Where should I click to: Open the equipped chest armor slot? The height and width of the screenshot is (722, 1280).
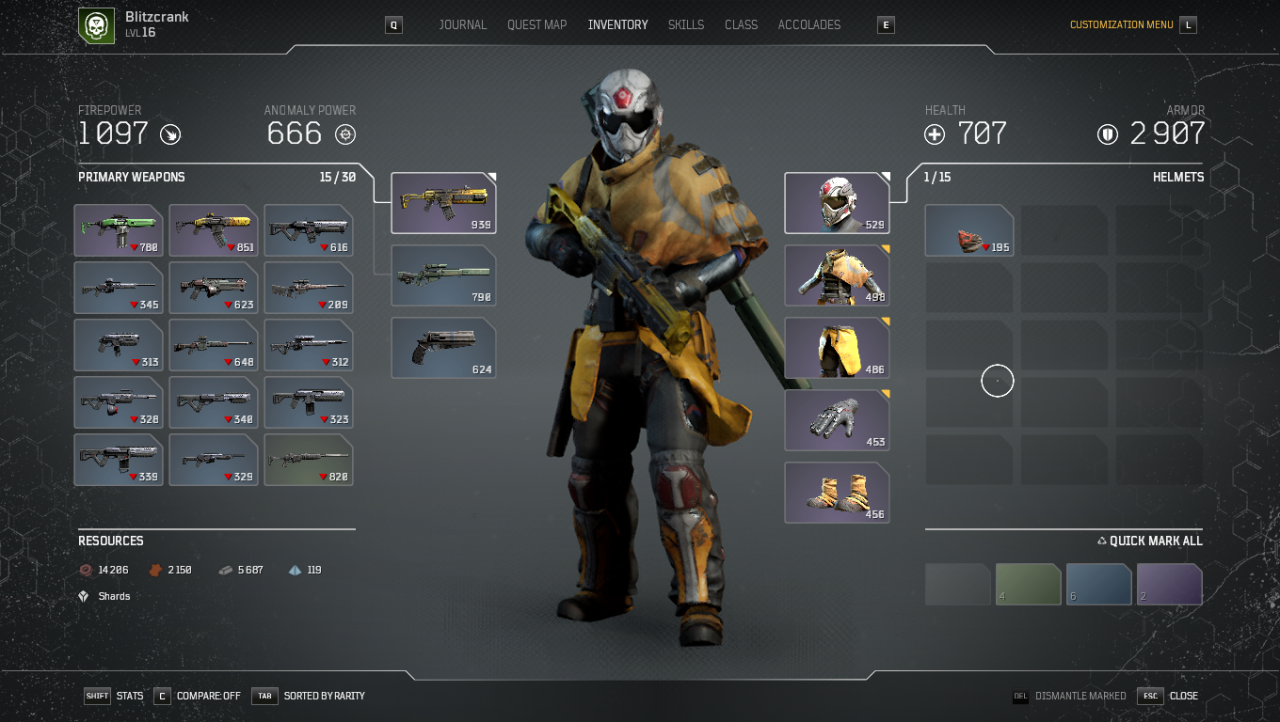(x=837, y=275)
